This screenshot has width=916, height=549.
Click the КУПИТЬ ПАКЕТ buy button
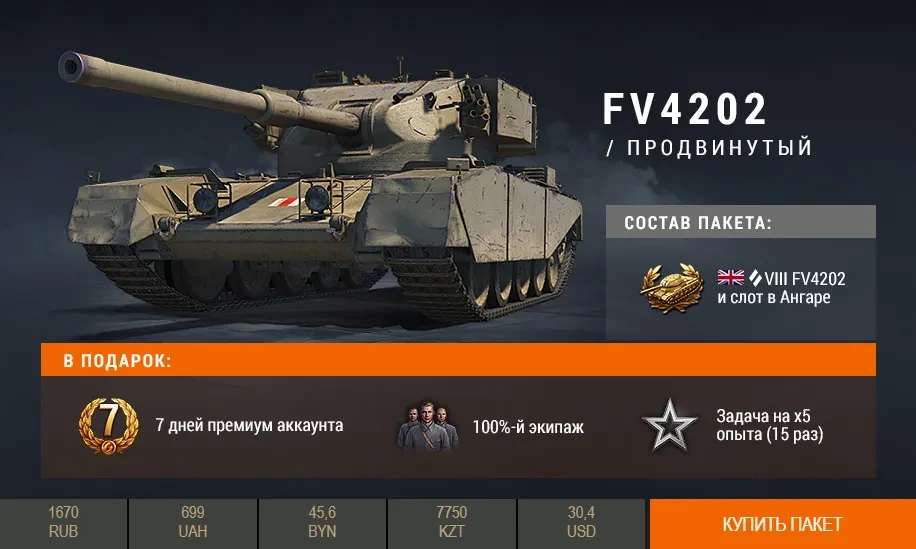point(782,524)
